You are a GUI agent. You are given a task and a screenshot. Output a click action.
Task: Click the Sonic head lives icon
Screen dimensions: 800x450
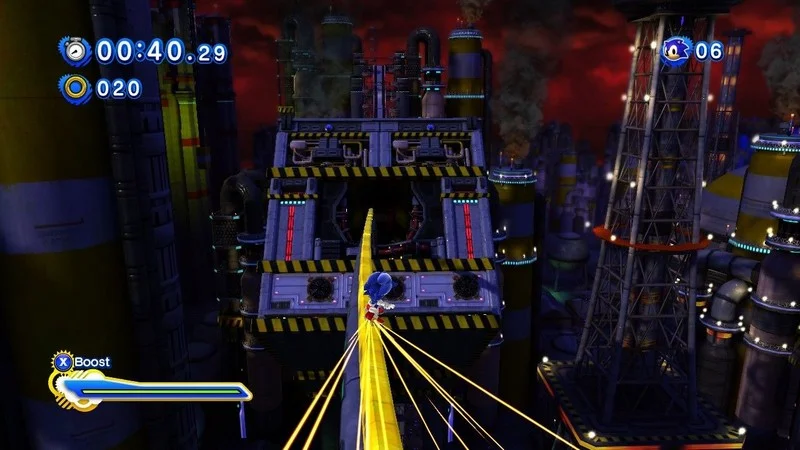click(x=676, y=51)
